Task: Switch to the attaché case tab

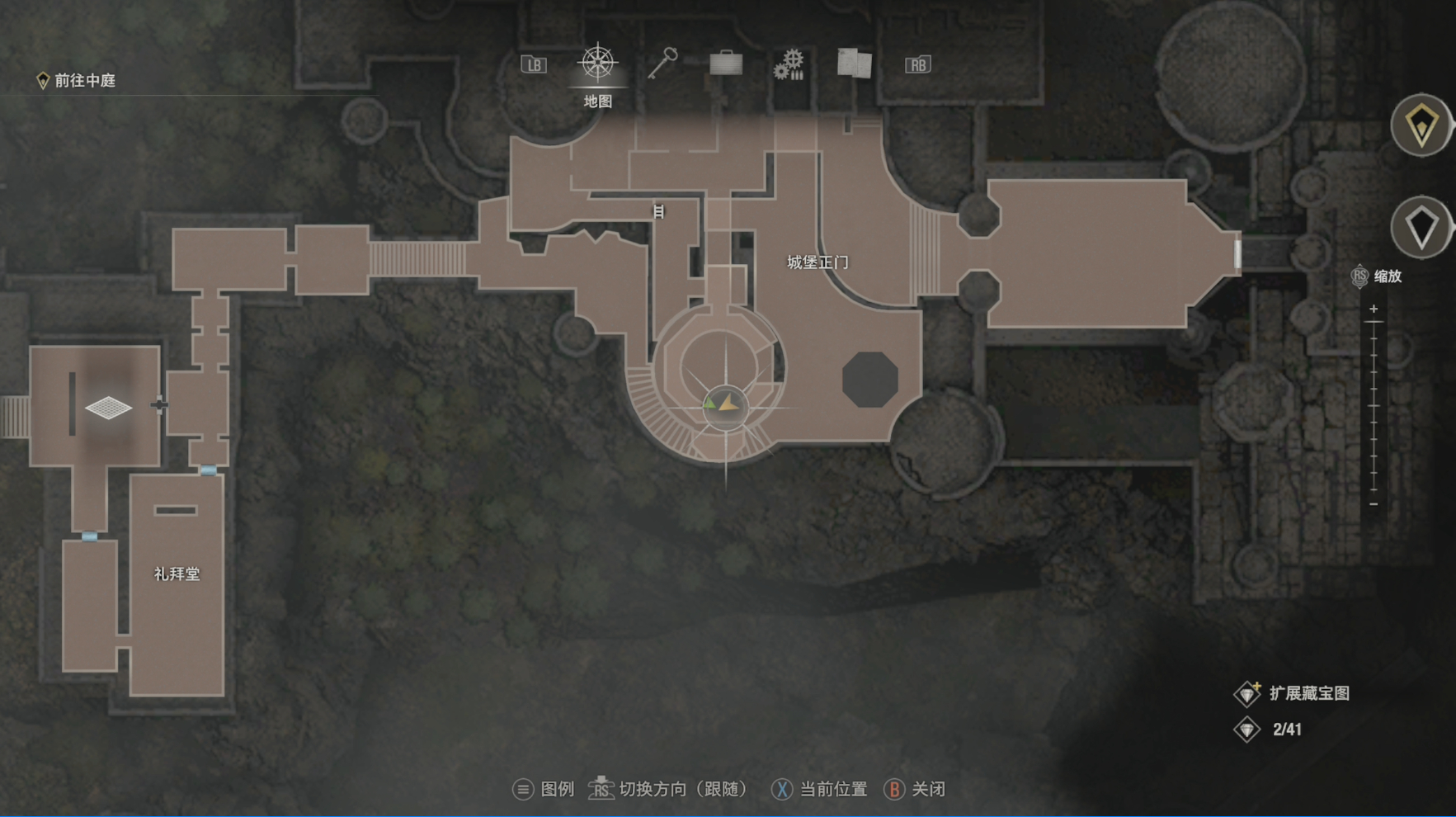Action: pyautogui.click(x=726, y=64)
